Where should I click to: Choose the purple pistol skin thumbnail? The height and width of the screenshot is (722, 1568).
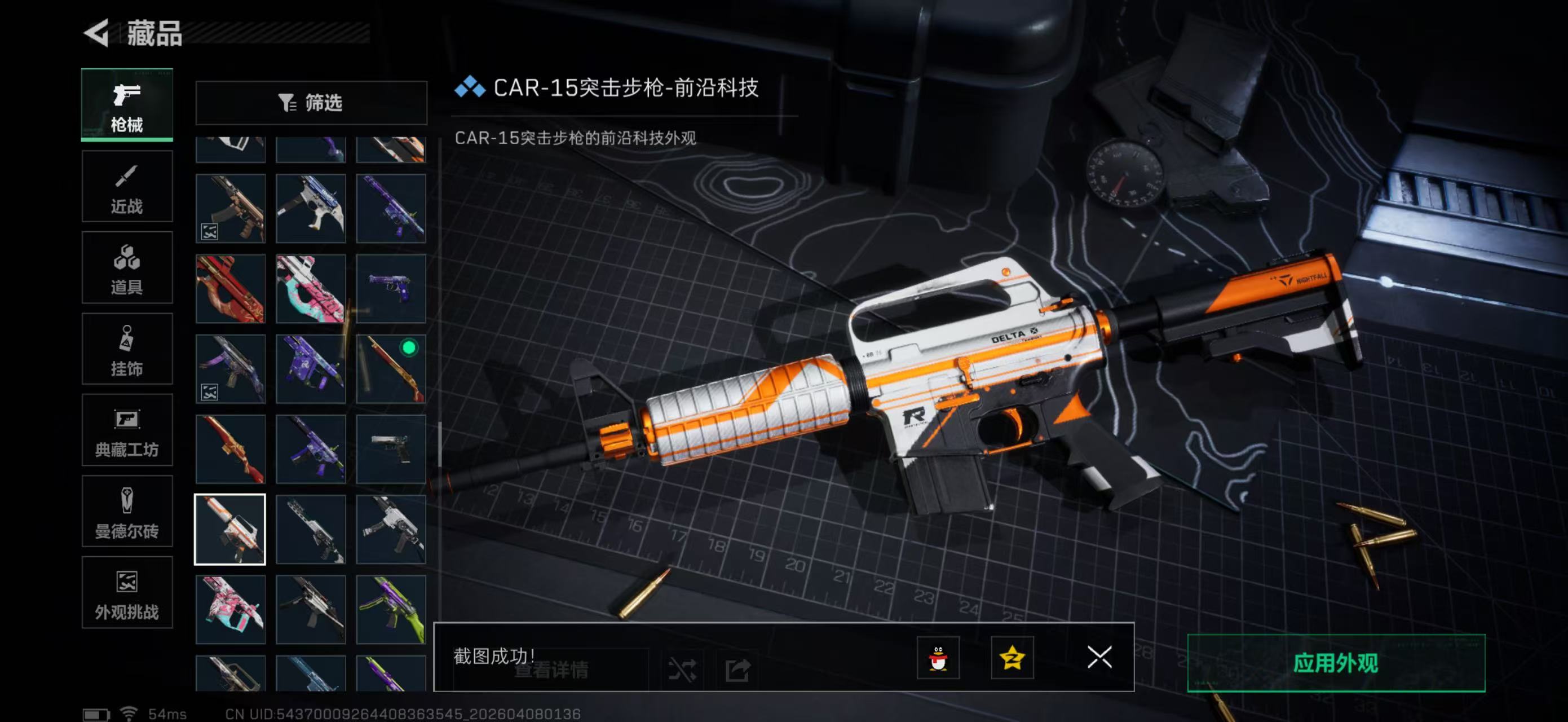click(391, 288)
